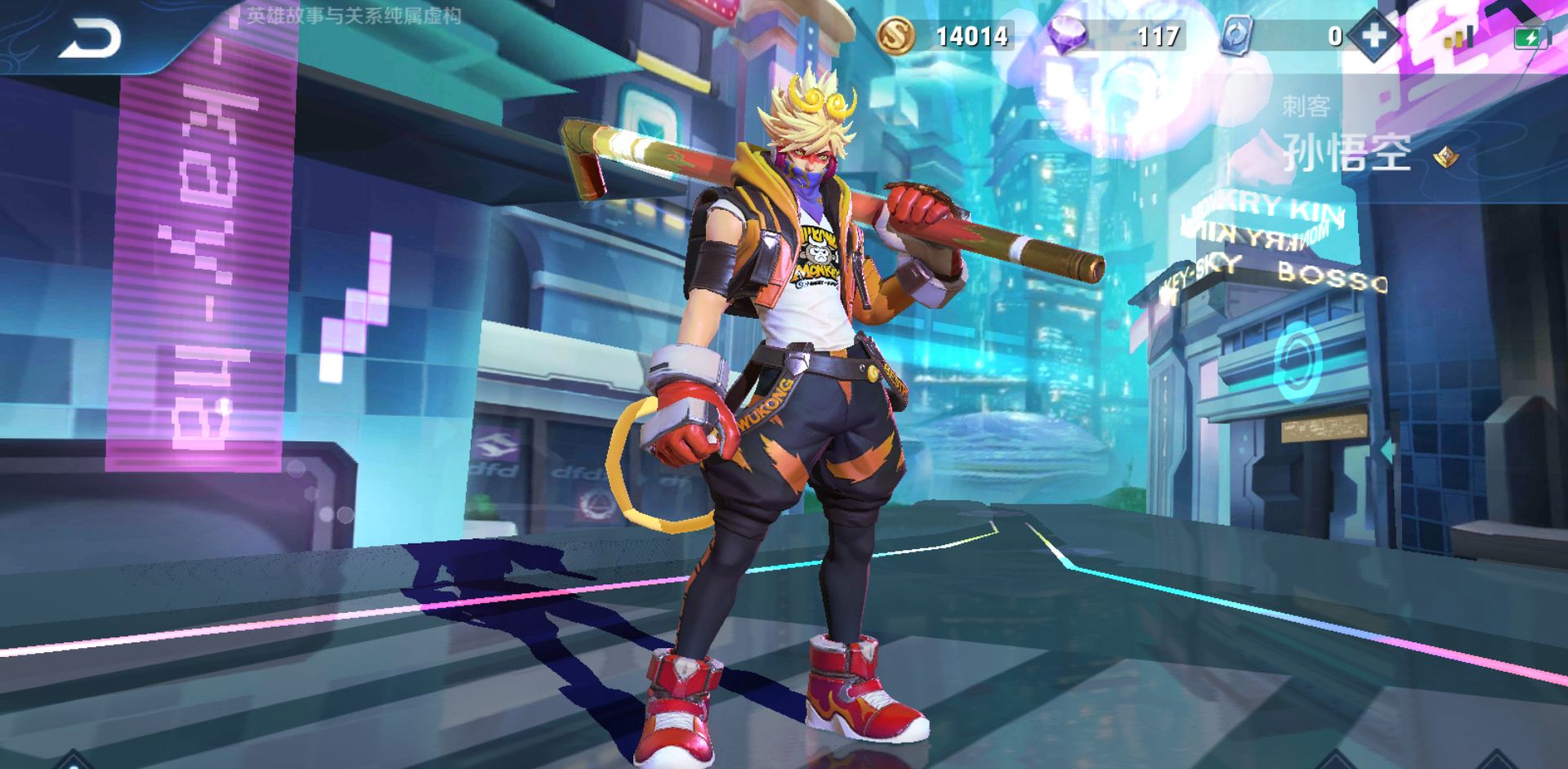Image resolution: width=1568 pixels, height=769 pixels.
Task: Go back using the return arrow
Action: (x=90, y=38)
